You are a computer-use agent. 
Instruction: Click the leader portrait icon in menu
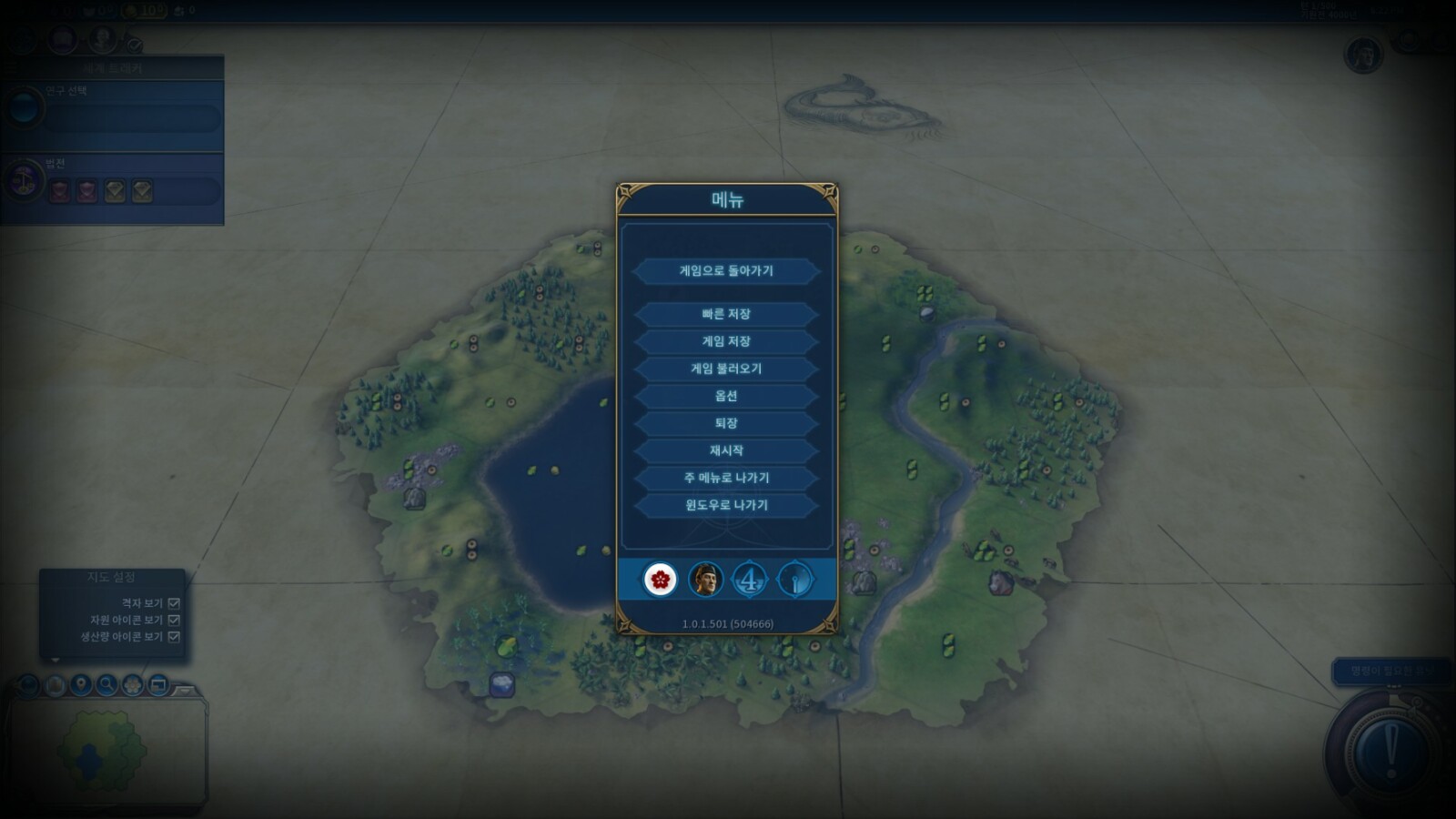(705, 579)
